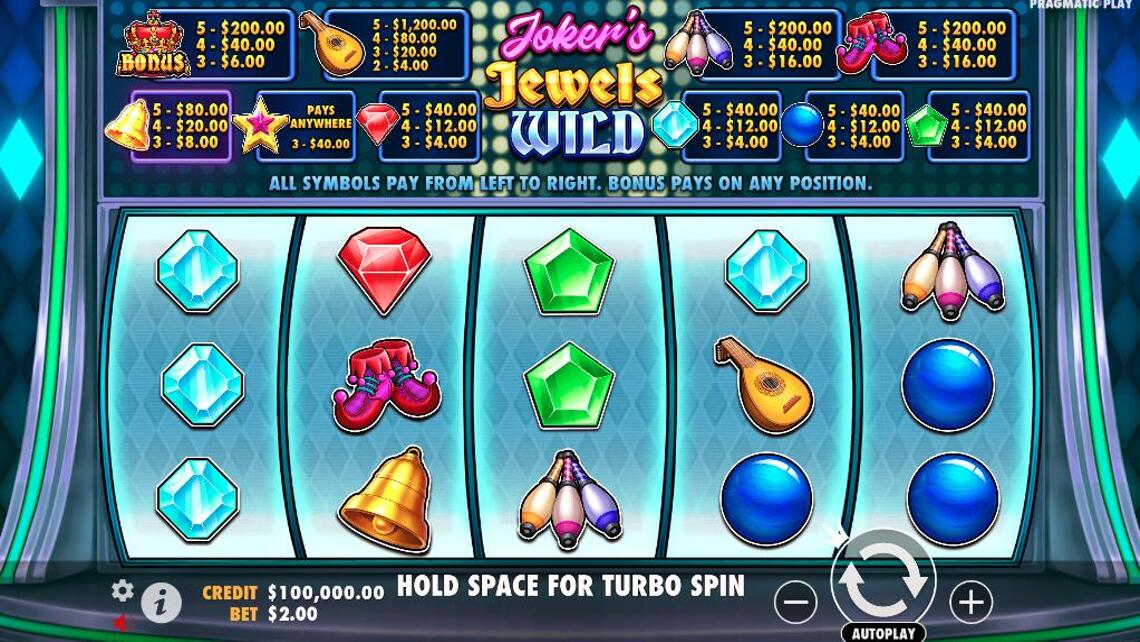Show game info with the 'i' button
This screenshot has width=1140, height=642.
[x=160, y=602]
